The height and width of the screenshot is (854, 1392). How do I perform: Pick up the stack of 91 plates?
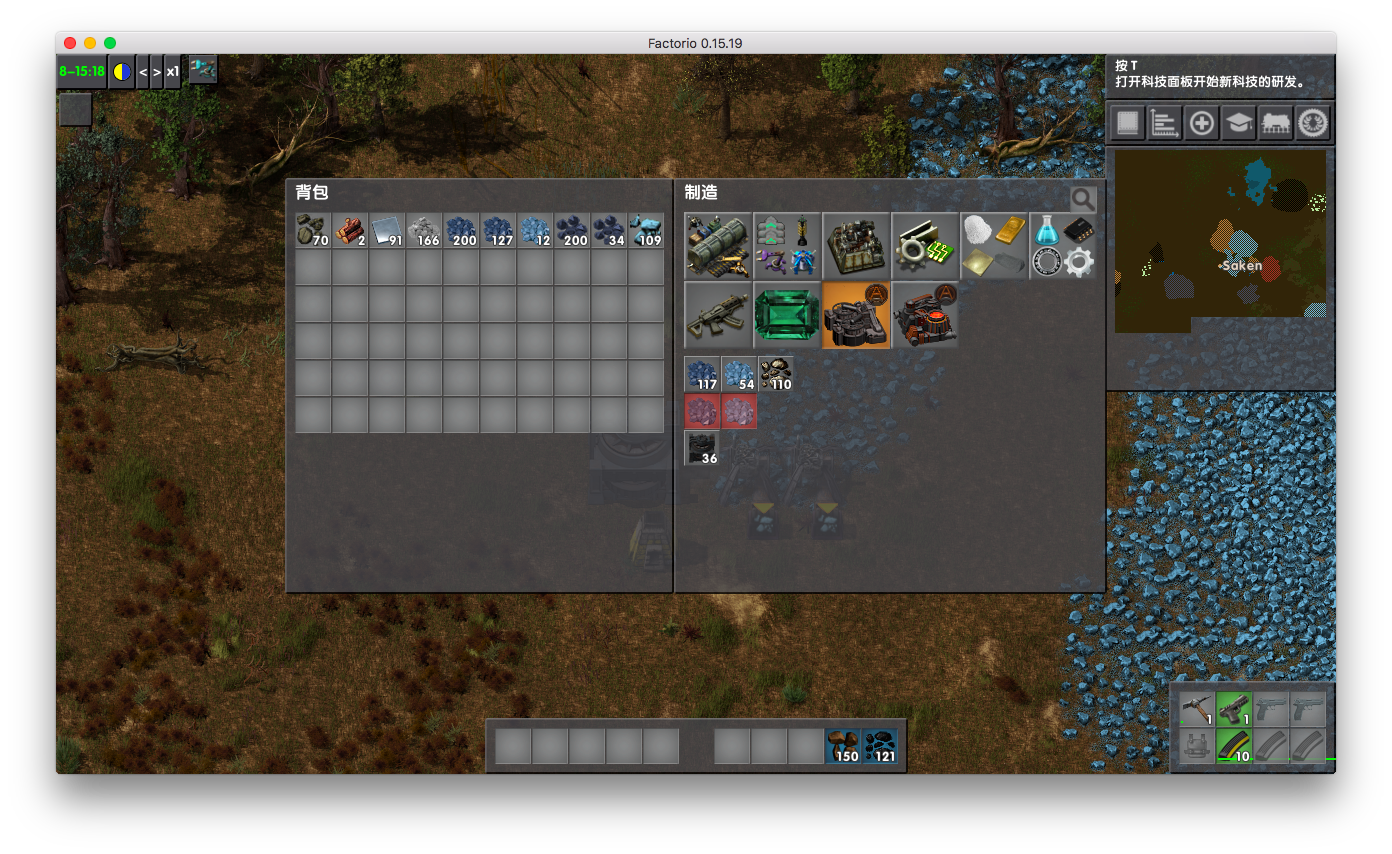(x=387, y=231)
